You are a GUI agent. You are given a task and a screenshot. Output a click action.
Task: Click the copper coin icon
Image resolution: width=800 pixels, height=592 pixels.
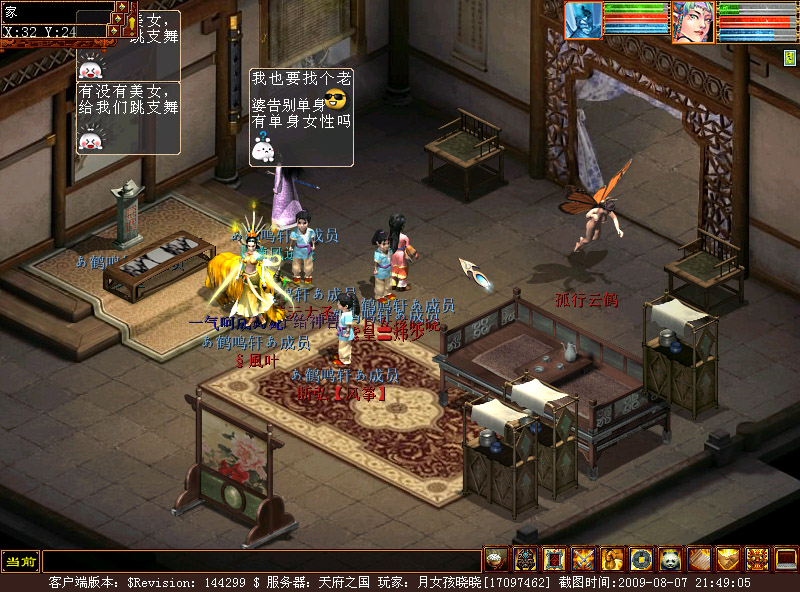coord(641,560)
